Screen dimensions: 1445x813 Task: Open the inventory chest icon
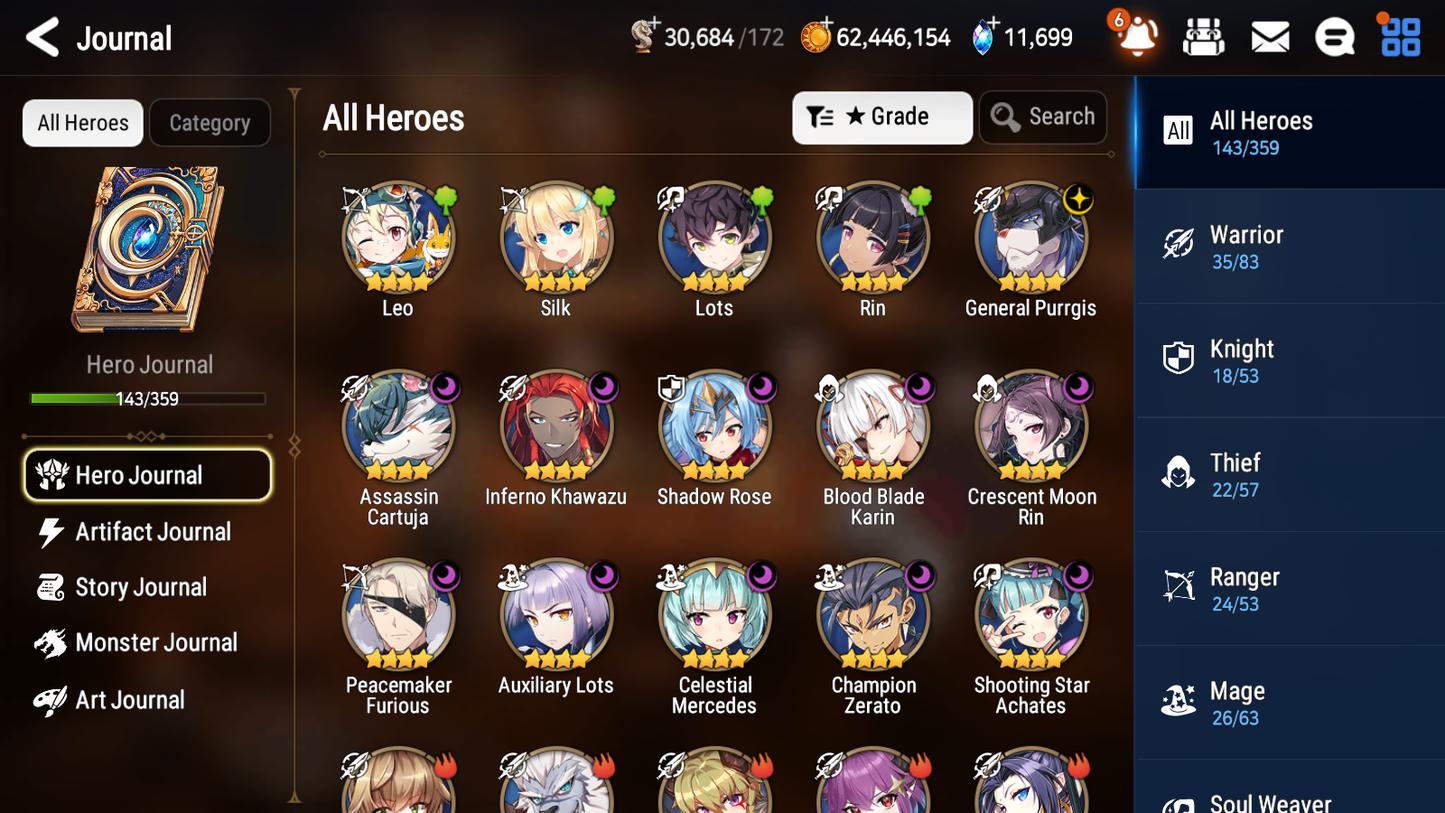(1203, 36)
